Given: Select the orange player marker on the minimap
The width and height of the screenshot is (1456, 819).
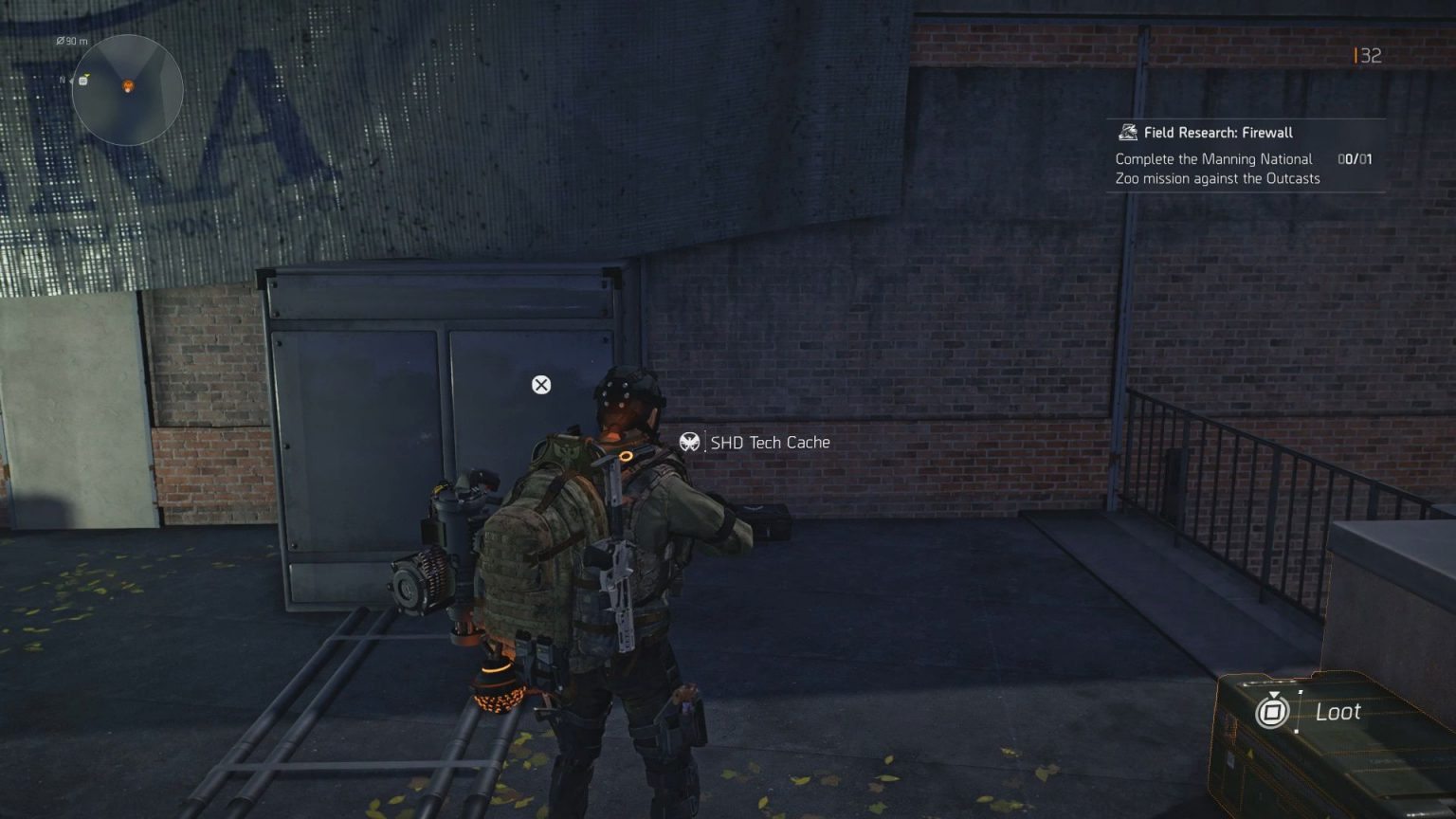Looking at the screenshot, I should click(128, 86).
